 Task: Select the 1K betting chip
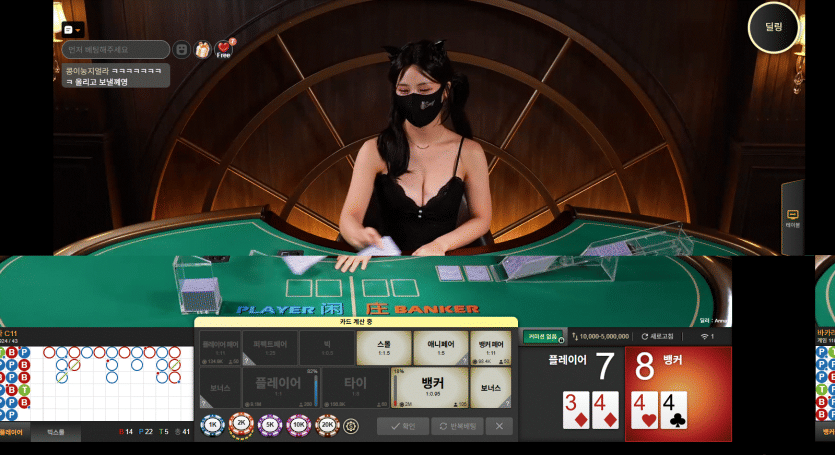coord(212,425)
